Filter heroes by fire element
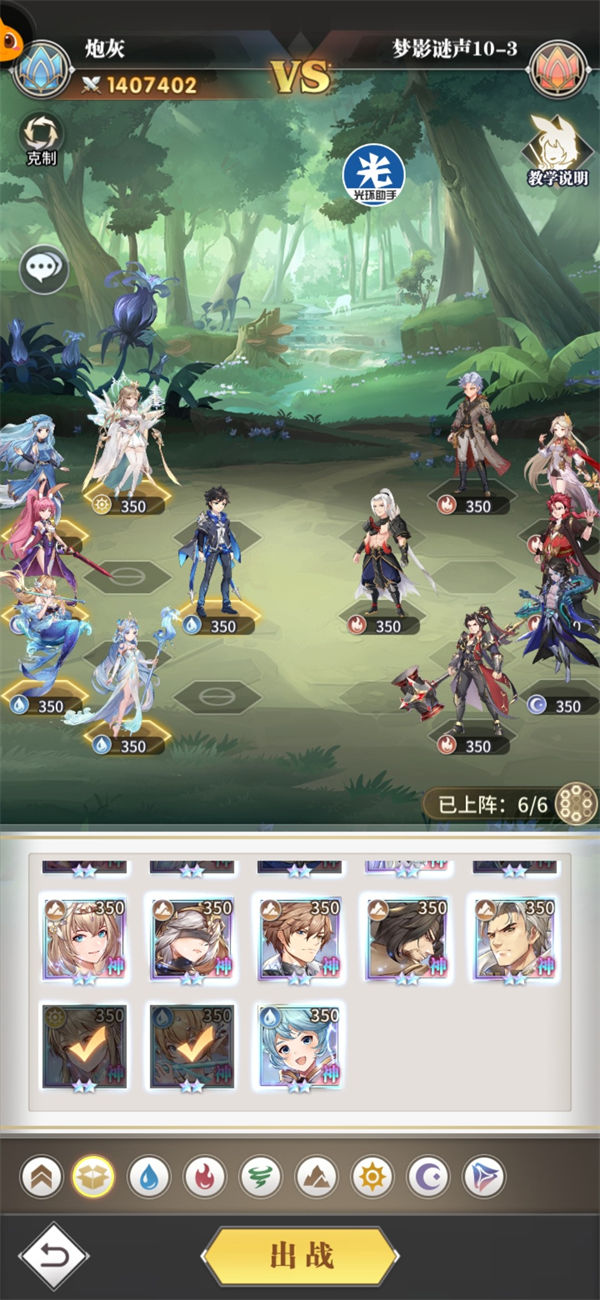The height and width of the screenshot is (1300, 600). pyautogui.click(x=205, y=1177)
